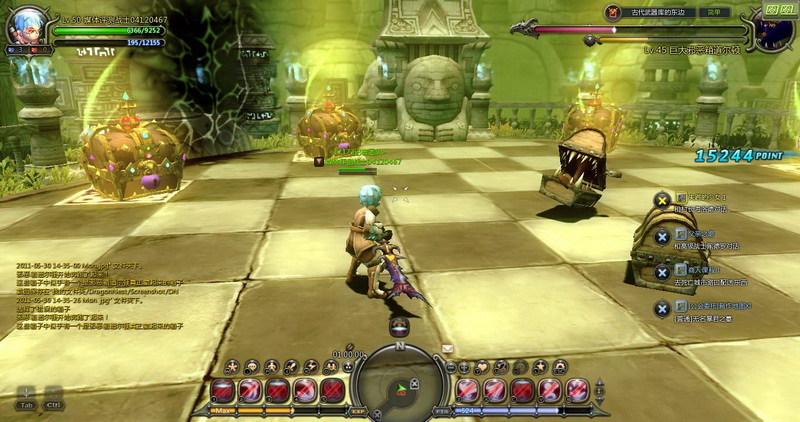
Task: Open the mail envelope icon
Action: pos(447,348)
